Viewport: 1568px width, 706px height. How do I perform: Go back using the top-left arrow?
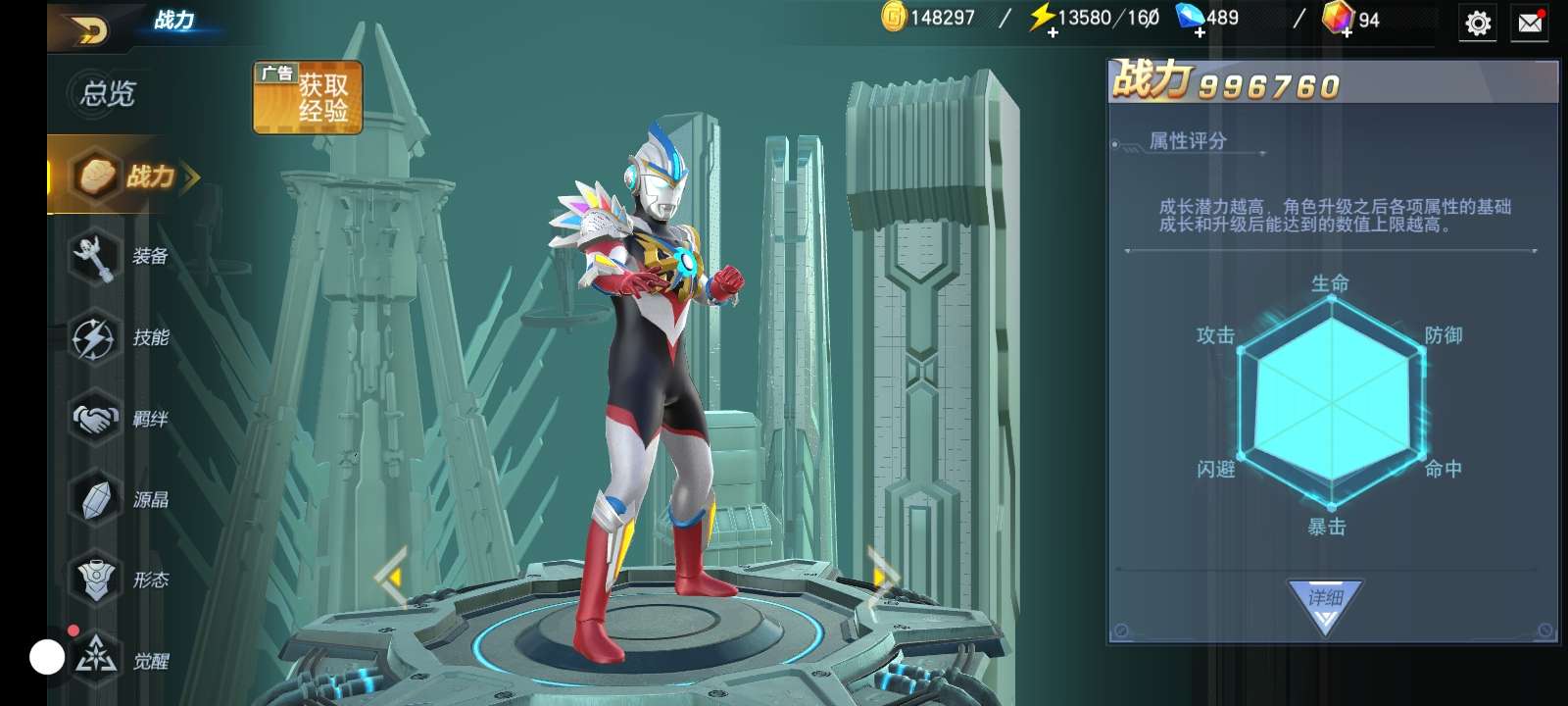88,29
